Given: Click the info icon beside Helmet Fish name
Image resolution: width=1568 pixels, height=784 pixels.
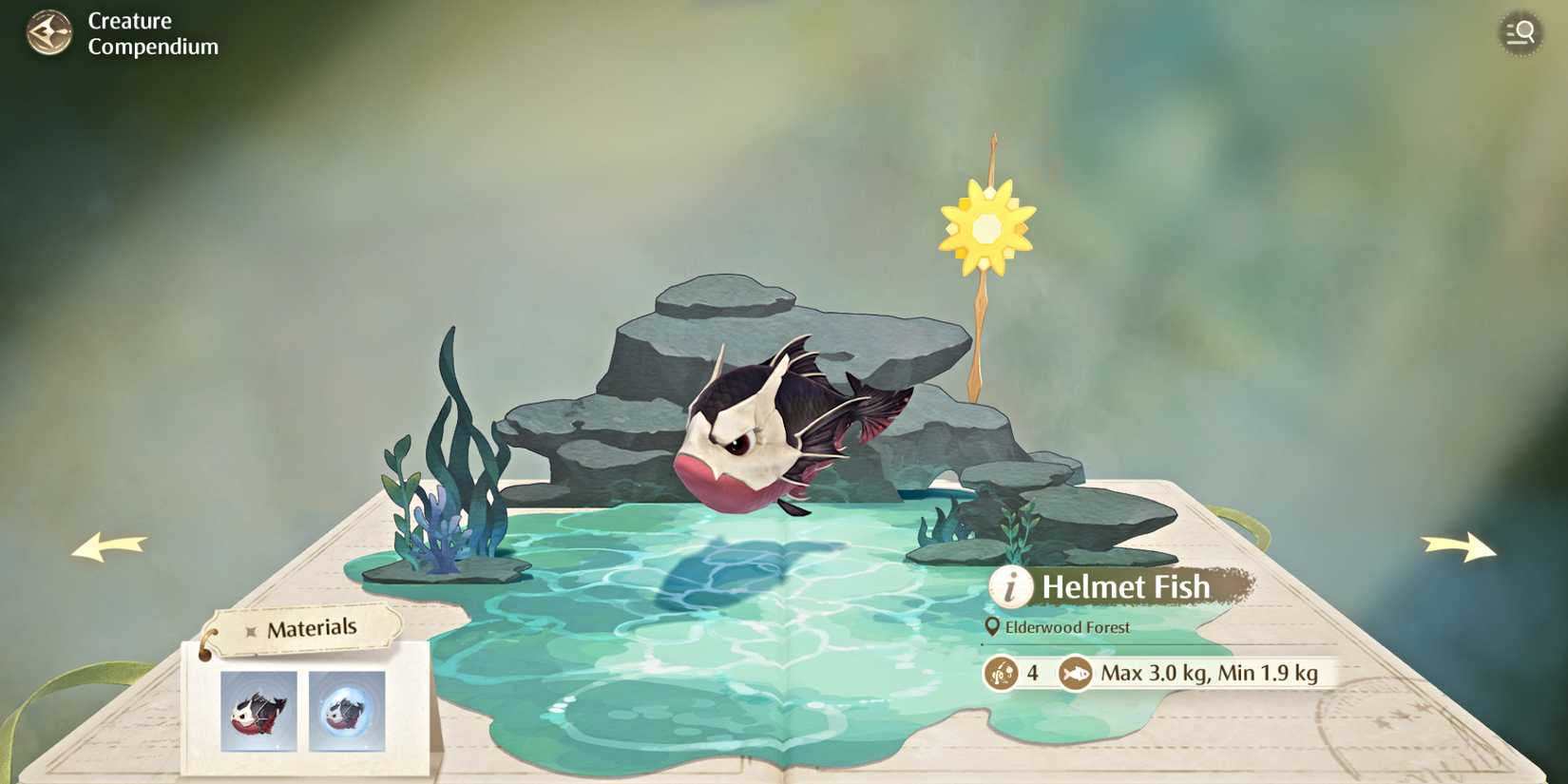Looking at the screenshot, I should click(x=1010, y=587).
